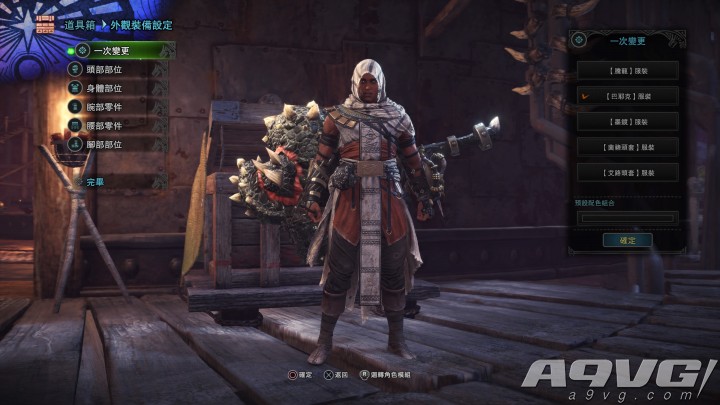Select the 【巴耶克】 outfit option
The height and width of the screenshot is (405, 720).
(x=628, y=96)
